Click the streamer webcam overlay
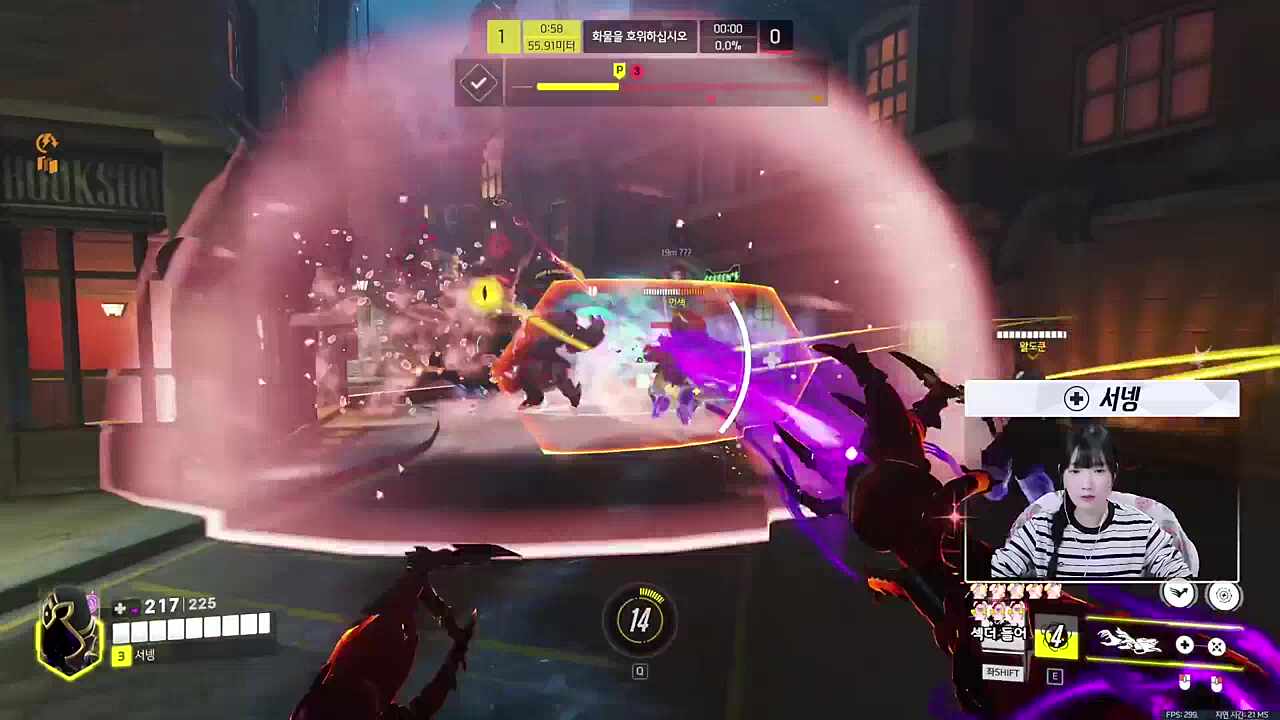The height and width of the screenshot is (720, 1280). point(1101,498)
